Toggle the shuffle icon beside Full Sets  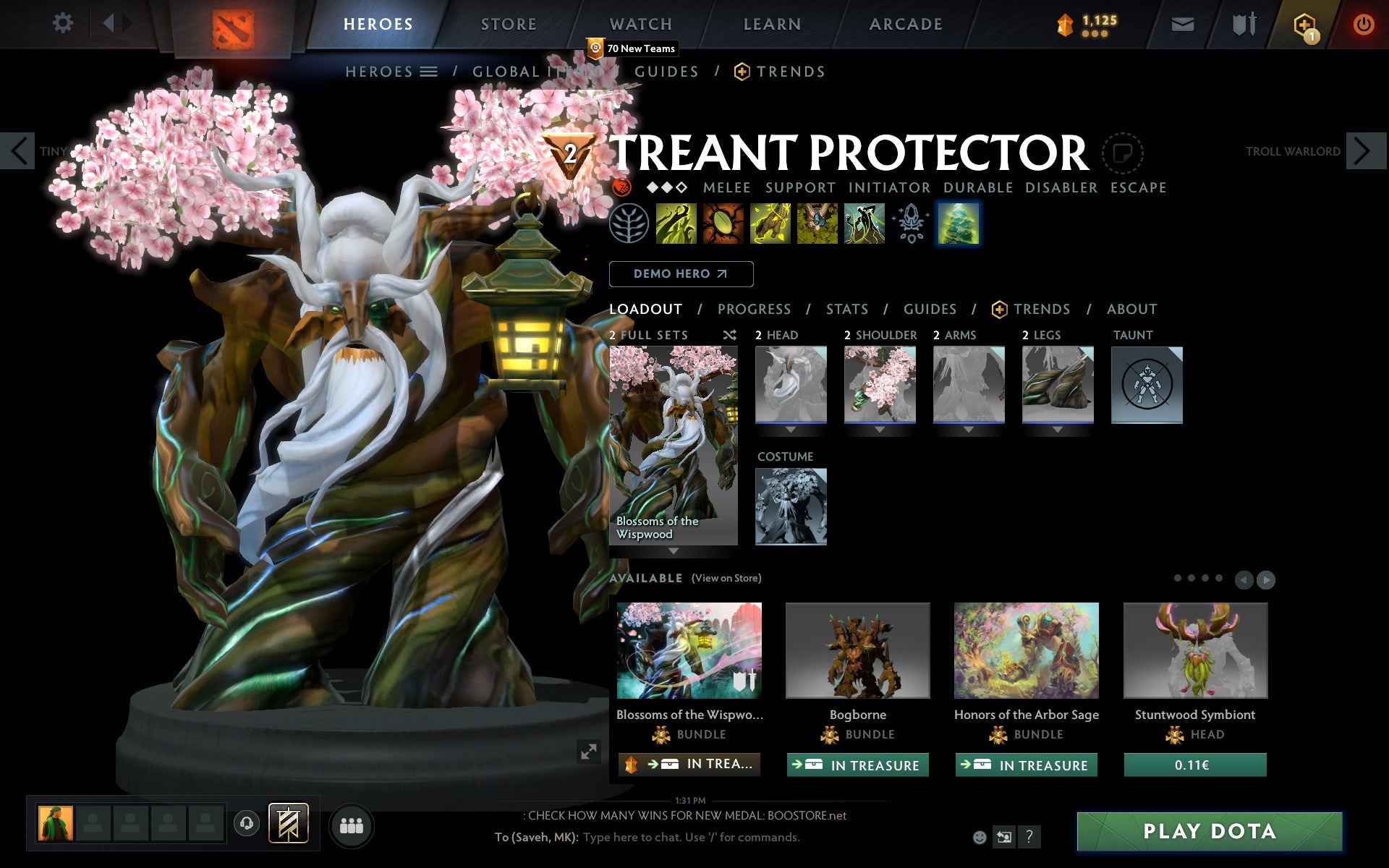coord(730,335)
